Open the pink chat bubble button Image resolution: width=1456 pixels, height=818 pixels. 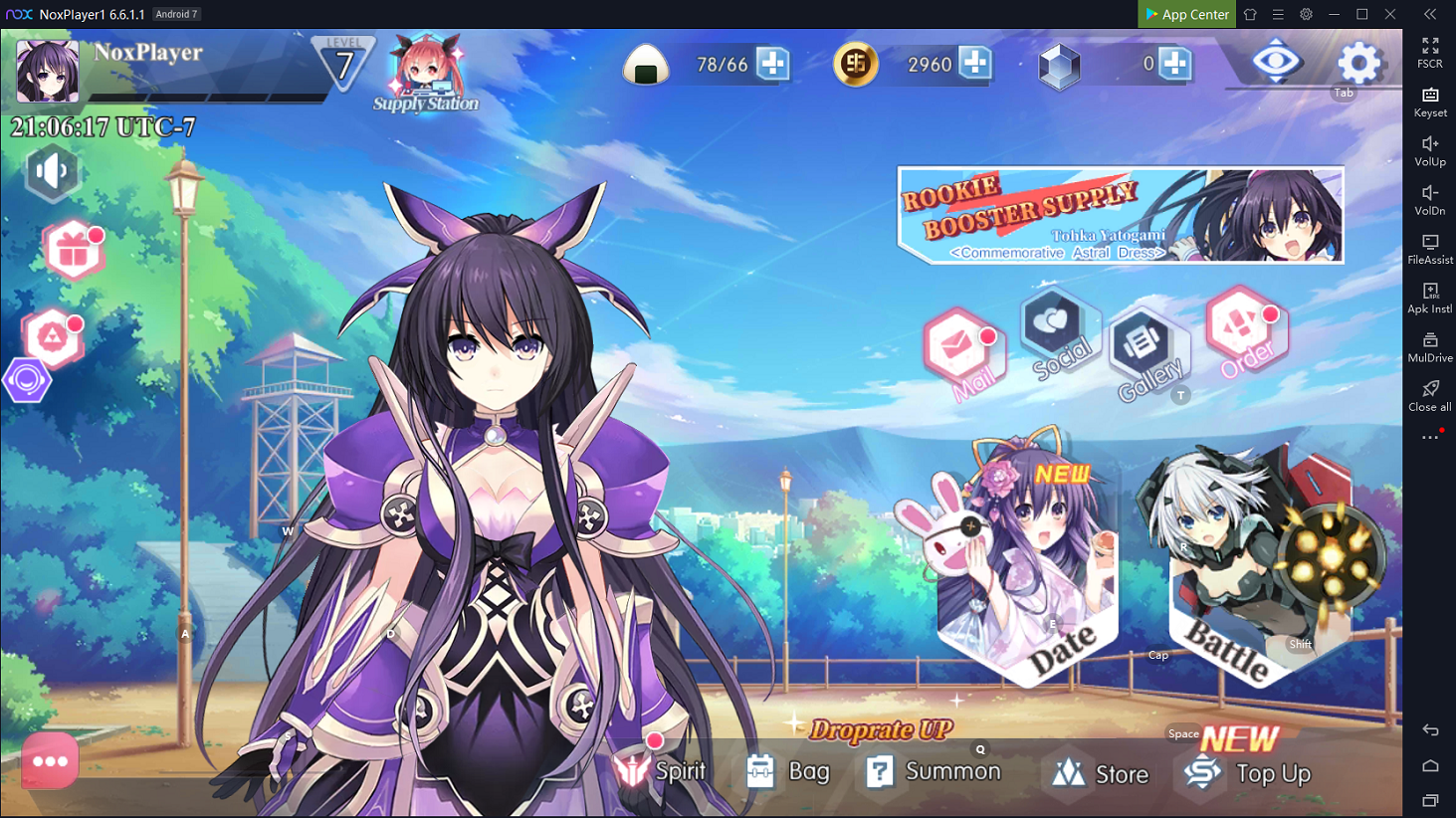[x=50, y=761]
